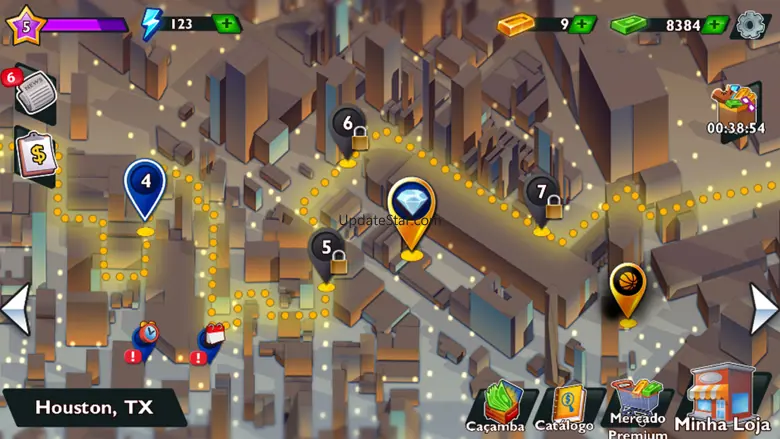Select the locked level 6 map pin
Image resolution: width=780 pixels, height=439 pixels.
pos(349,130)
